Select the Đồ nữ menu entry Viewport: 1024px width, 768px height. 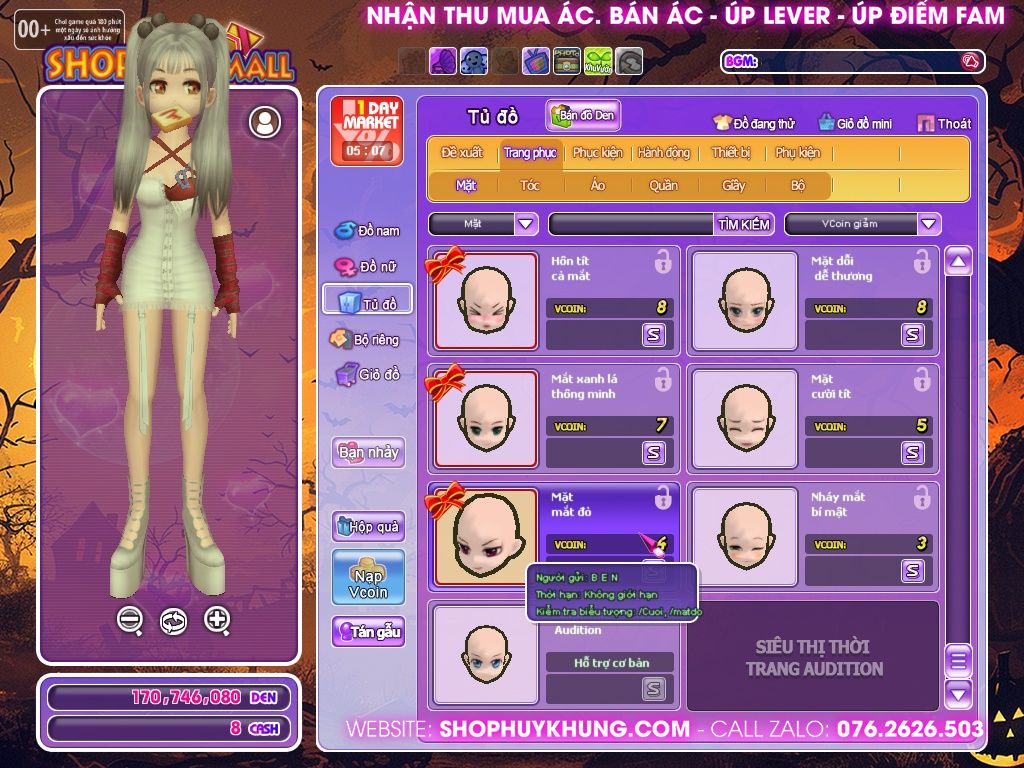368,266
